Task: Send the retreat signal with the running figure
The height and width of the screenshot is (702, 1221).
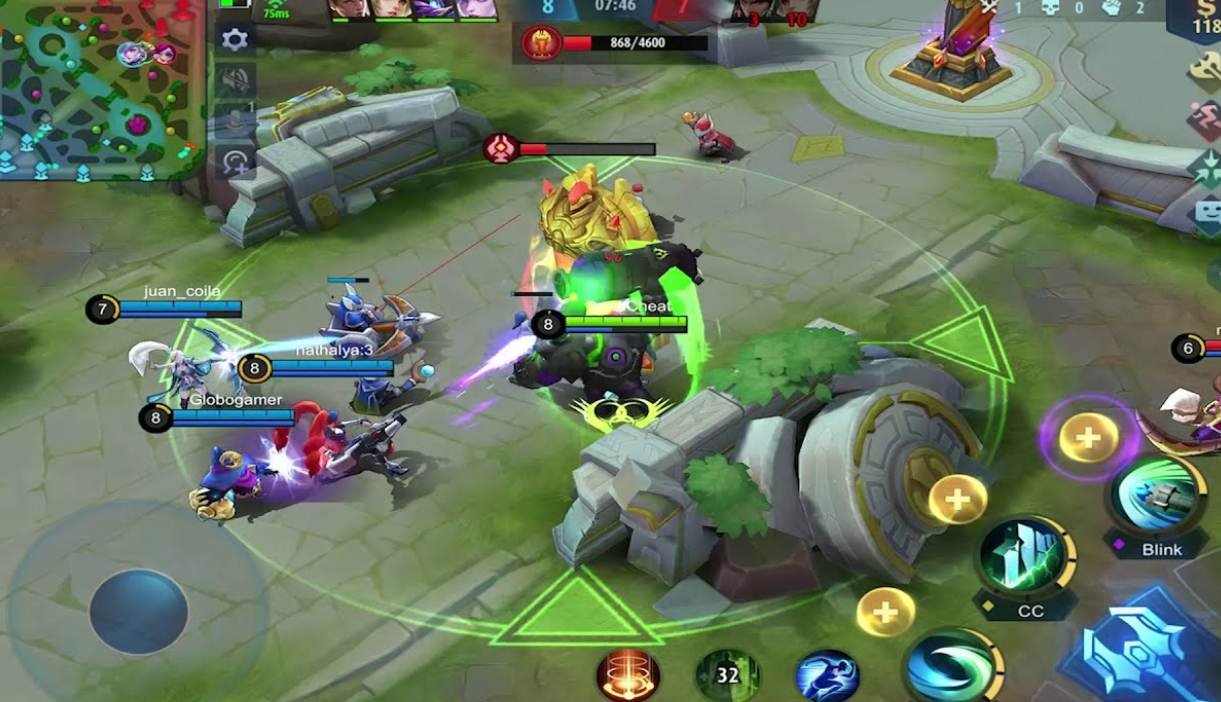Action: pos(1206,120)
